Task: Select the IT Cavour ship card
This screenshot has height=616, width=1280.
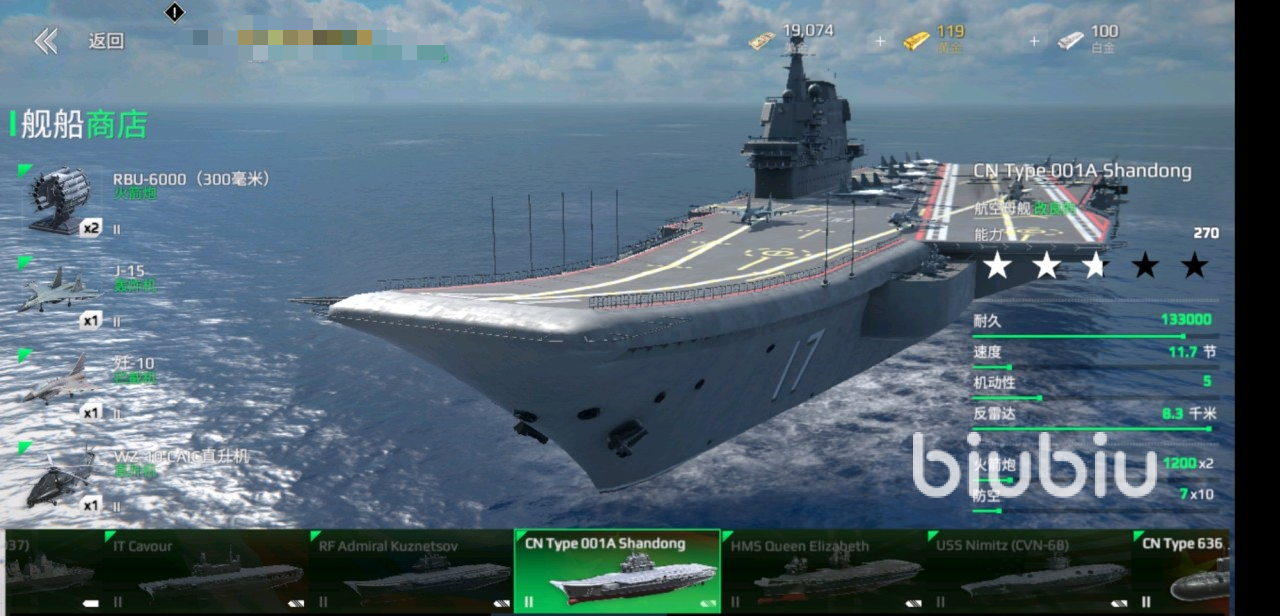Action: (x=204, y=571)
